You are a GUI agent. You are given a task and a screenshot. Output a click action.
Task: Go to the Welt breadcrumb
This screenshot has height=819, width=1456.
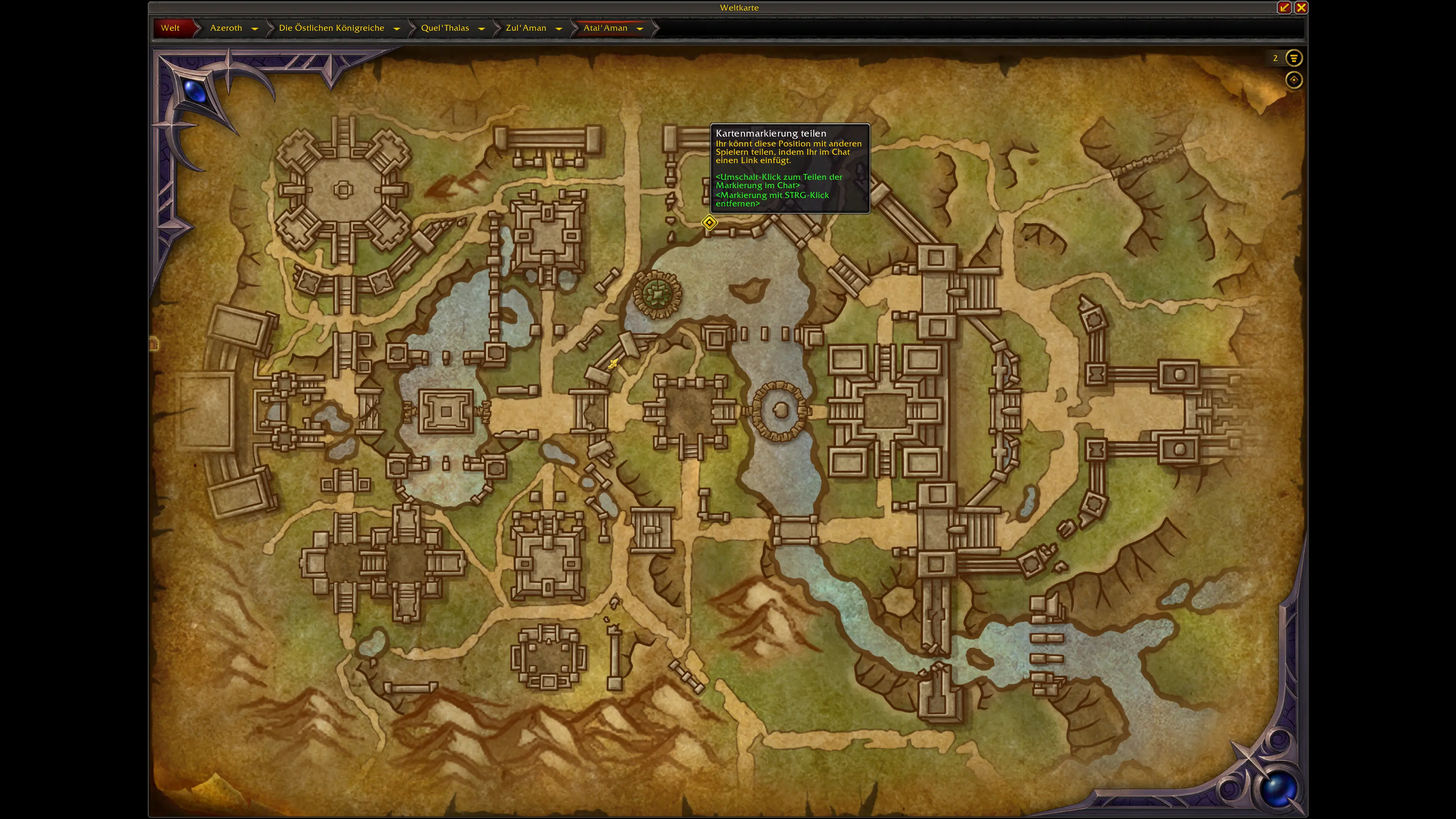170,28
